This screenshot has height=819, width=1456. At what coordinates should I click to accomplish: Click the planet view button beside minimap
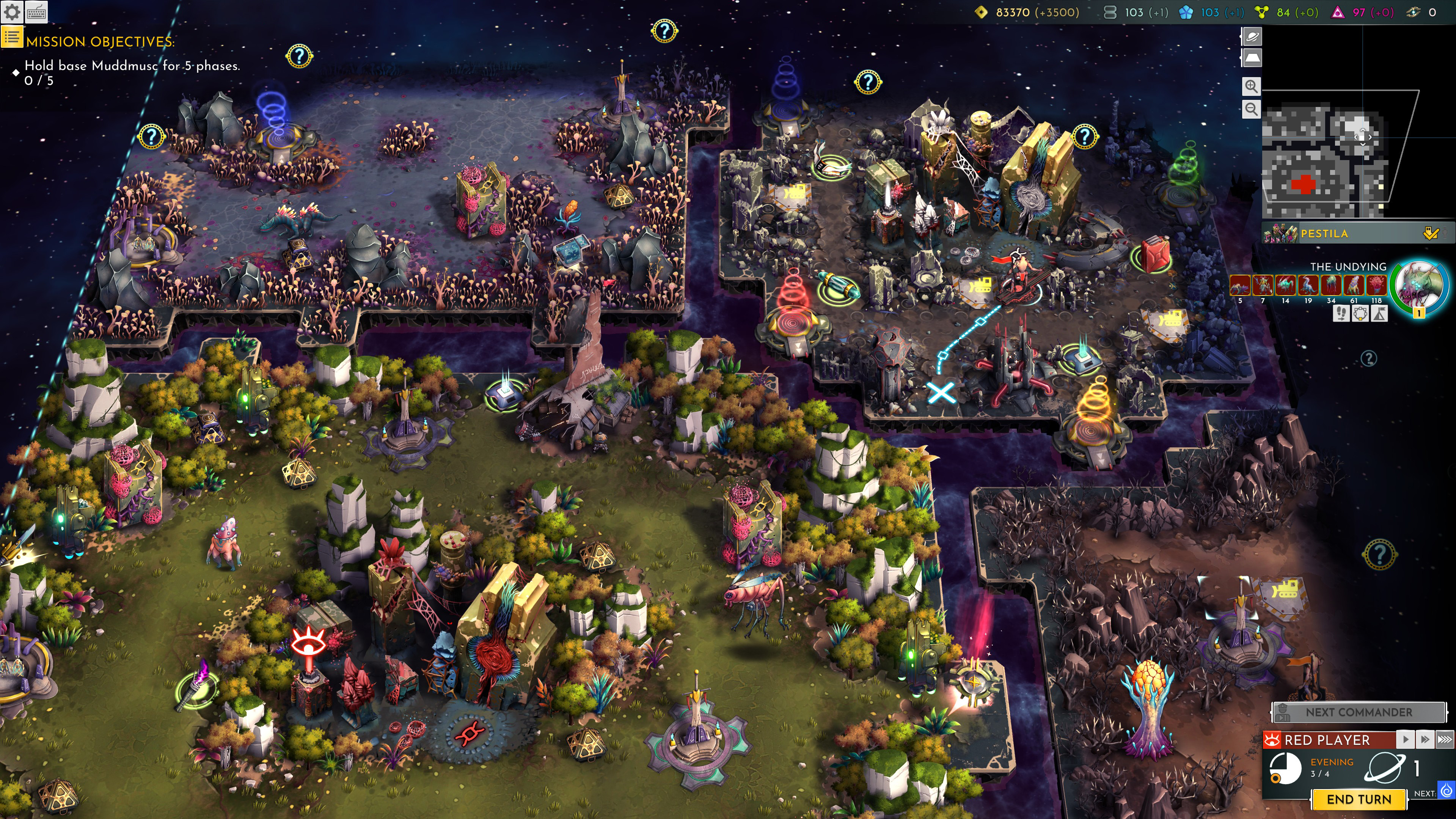pos(1252,37)
